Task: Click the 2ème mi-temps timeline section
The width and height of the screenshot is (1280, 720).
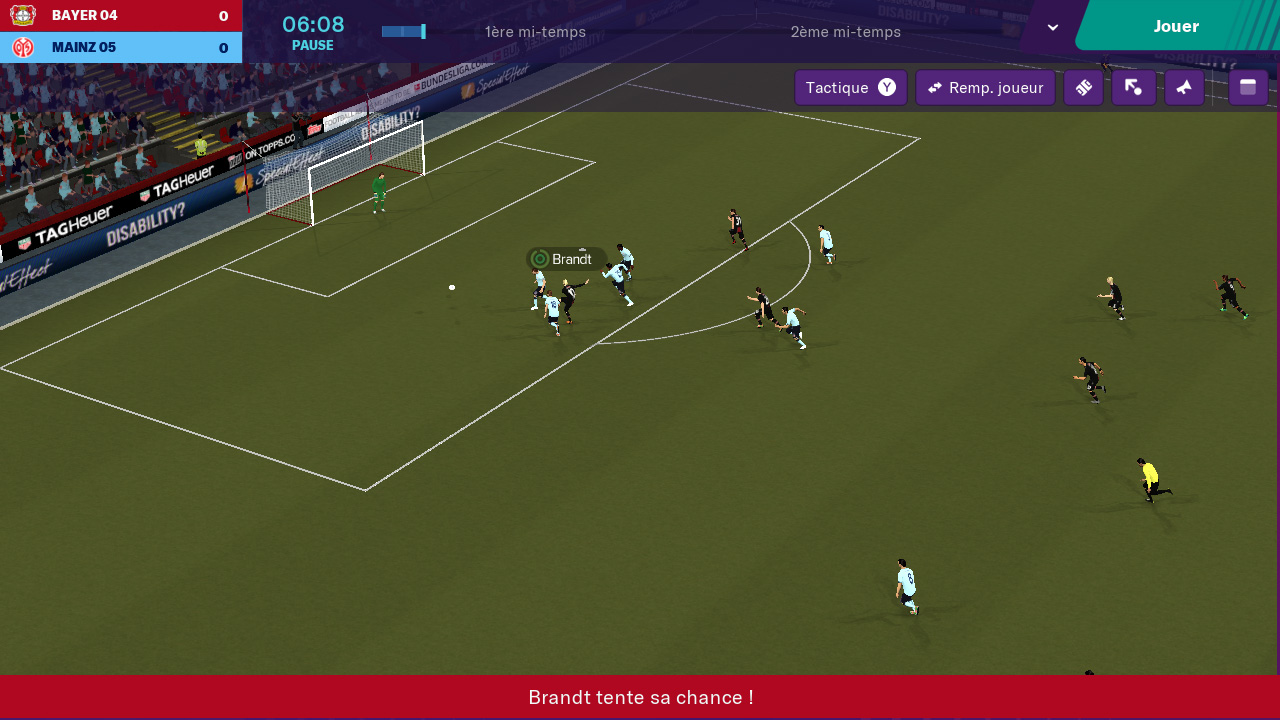Action: tap(845, 32)
